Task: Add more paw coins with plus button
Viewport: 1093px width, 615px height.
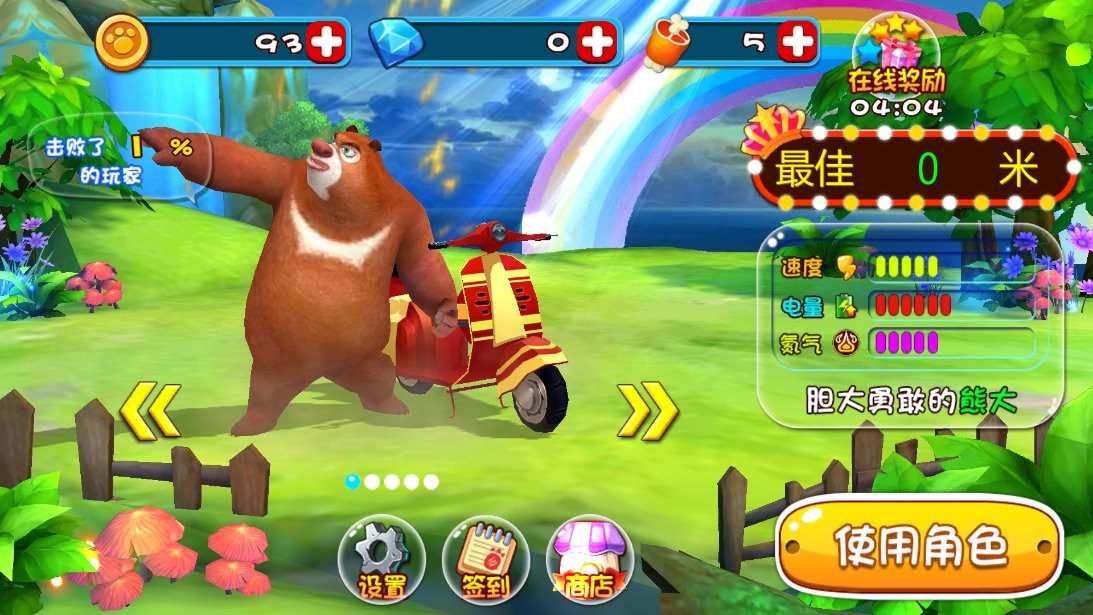Action: [x=325, y=42]
